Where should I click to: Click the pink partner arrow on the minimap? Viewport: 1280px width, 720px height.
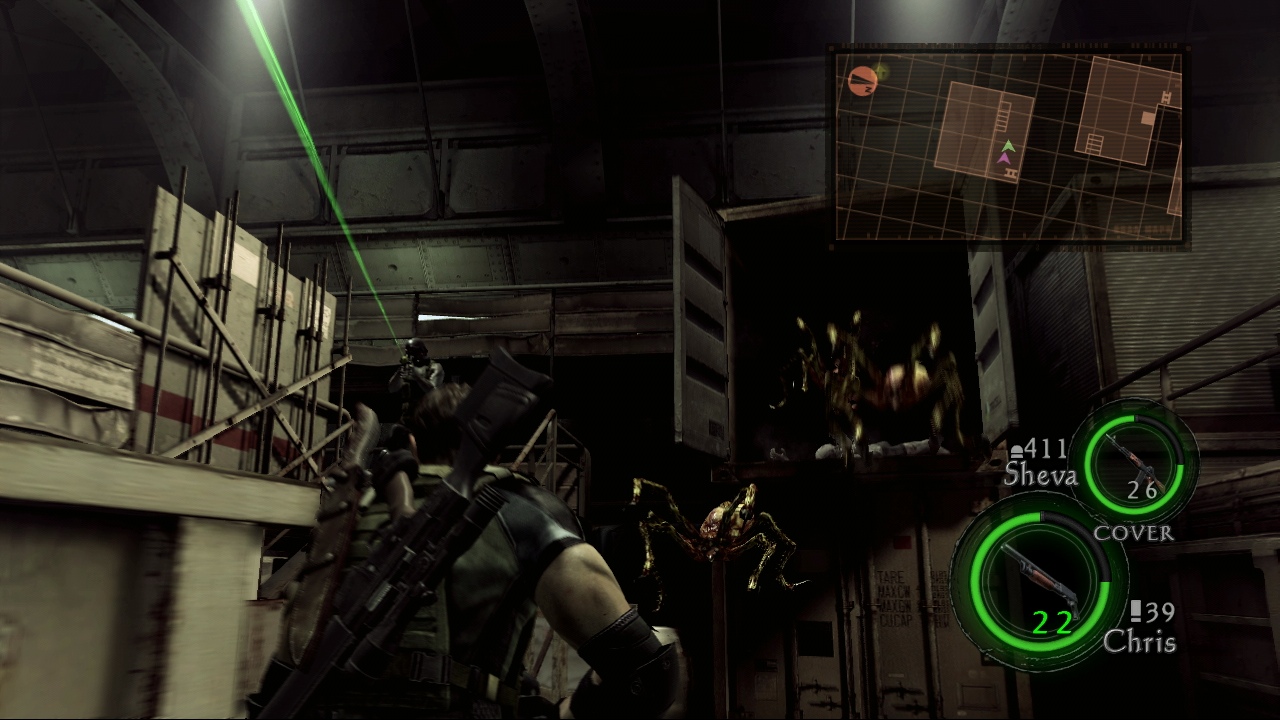click(1004, 158)
